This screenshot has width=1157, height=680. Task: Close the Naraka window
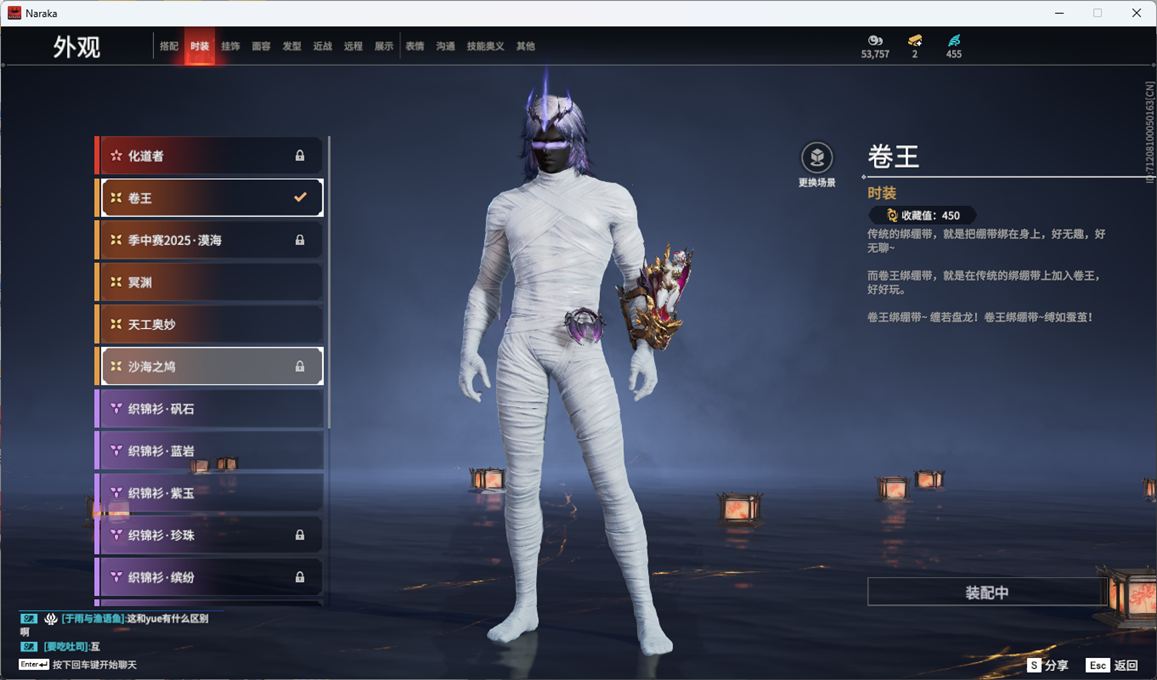[1136, 13]
